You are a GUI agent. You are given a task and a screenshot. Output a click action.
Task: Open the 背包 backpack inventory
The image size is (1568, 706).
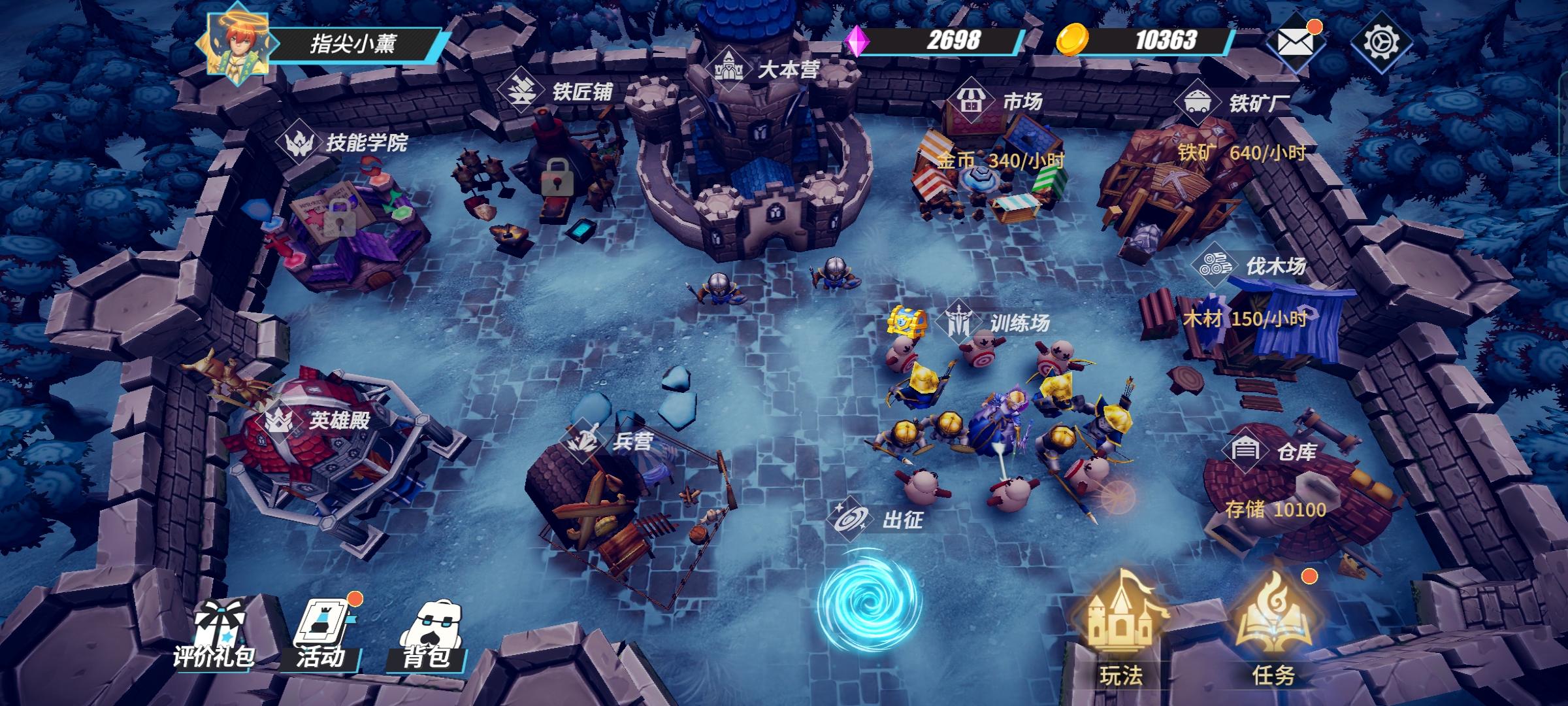(428, 634)
